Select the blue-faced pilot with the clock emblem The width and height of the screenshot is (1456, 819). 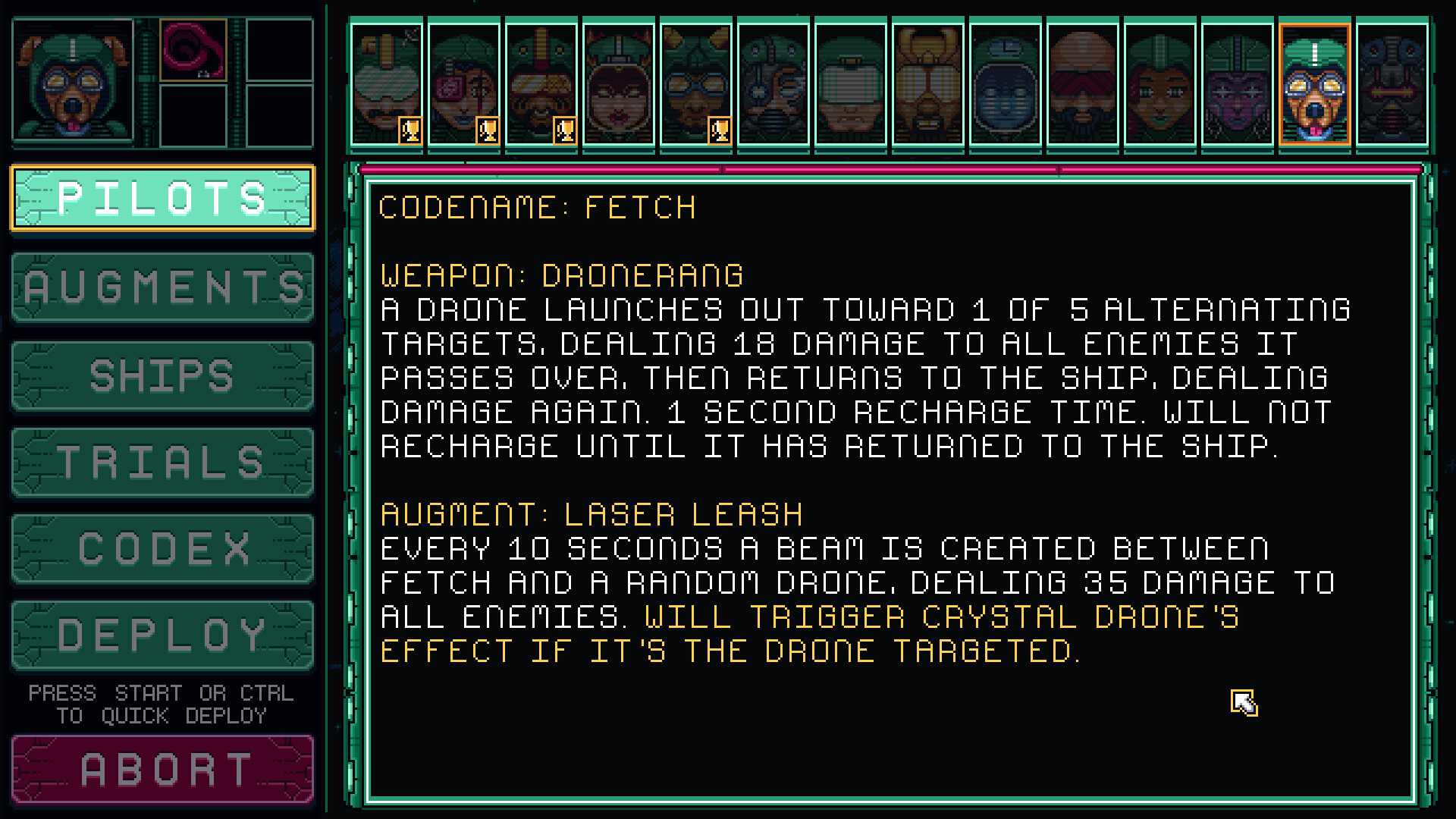1004,83
